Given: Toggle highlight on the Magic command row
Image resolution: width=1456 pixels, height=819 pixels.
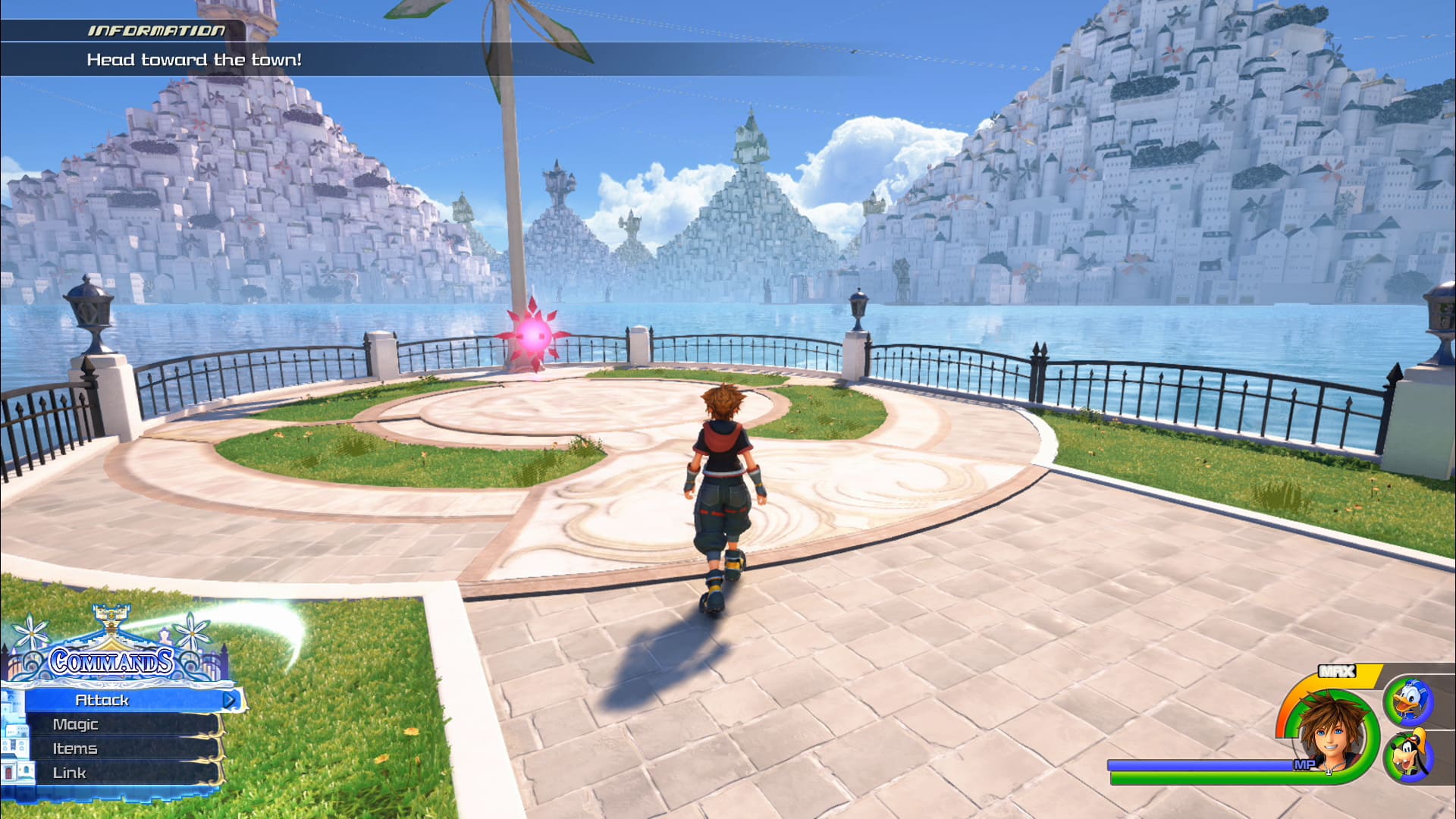Looking at the screenshot, I should pos(75,724).
